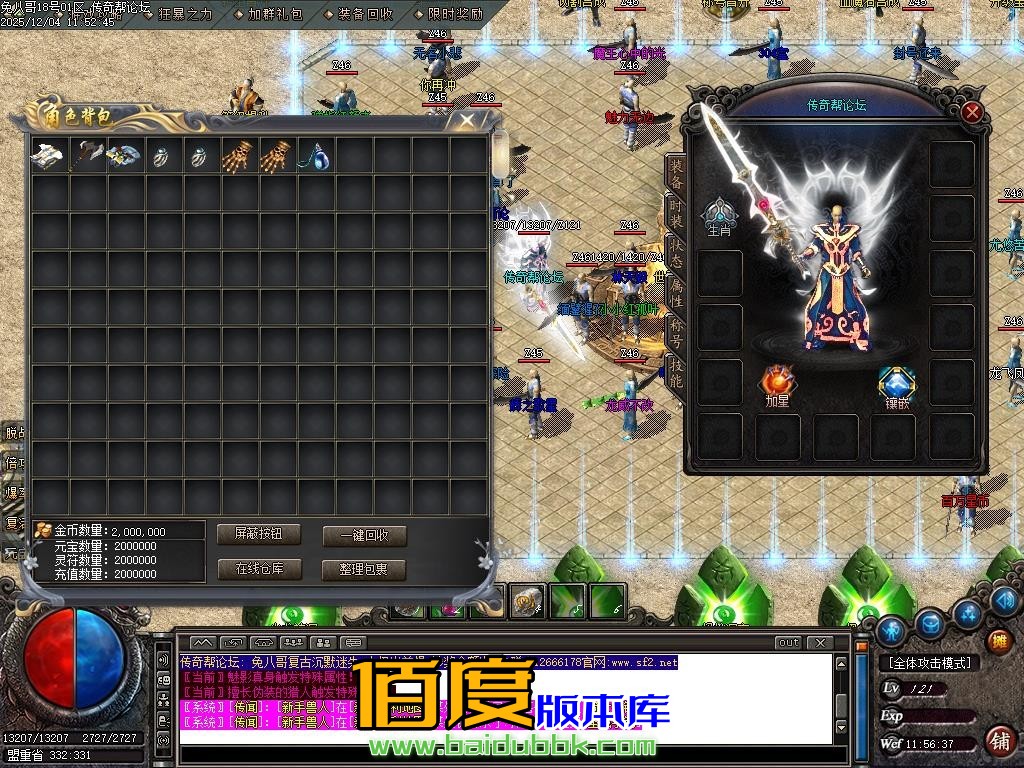Click the 屏蔽按钮 button

pyautogui.click(x=258, y=534)
